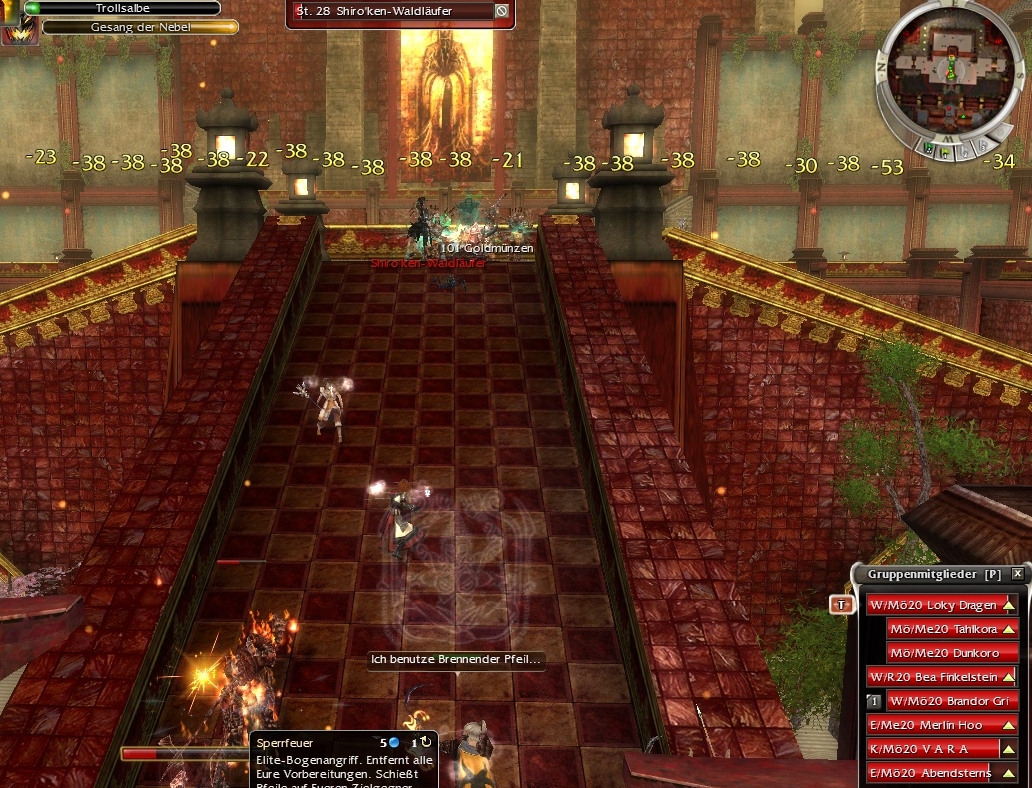Place hero 3 flag under the compass
1032x788 pixels.
point(983,146)
